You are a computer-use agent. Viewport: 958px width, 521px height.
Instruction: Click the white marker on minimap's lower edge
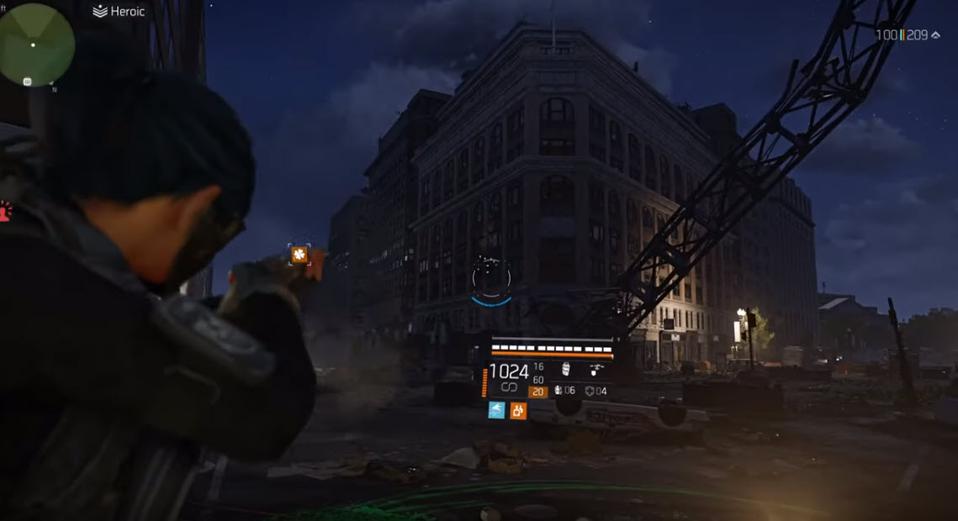[27, 81]
